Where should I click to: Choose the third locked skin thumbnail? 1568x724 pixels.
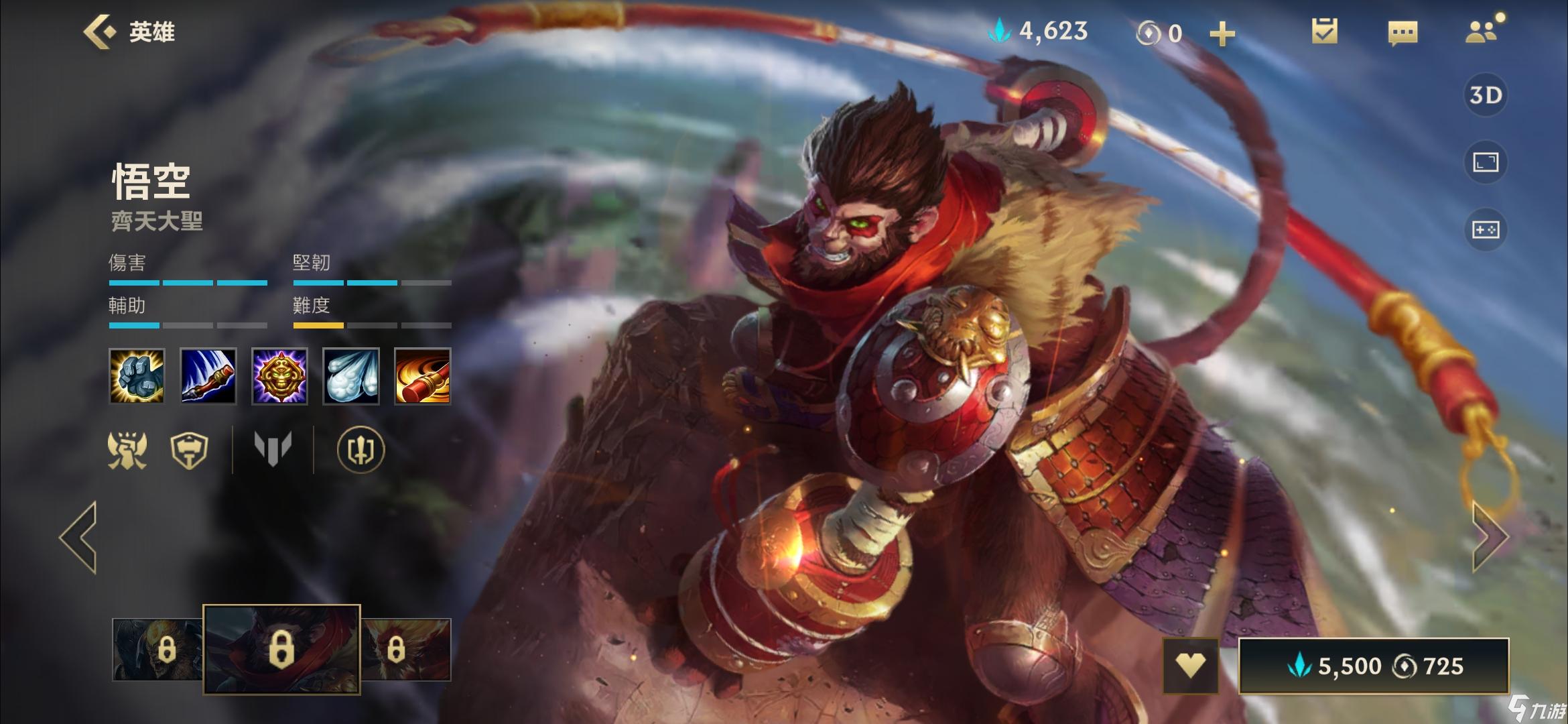[x=405, y=649]
